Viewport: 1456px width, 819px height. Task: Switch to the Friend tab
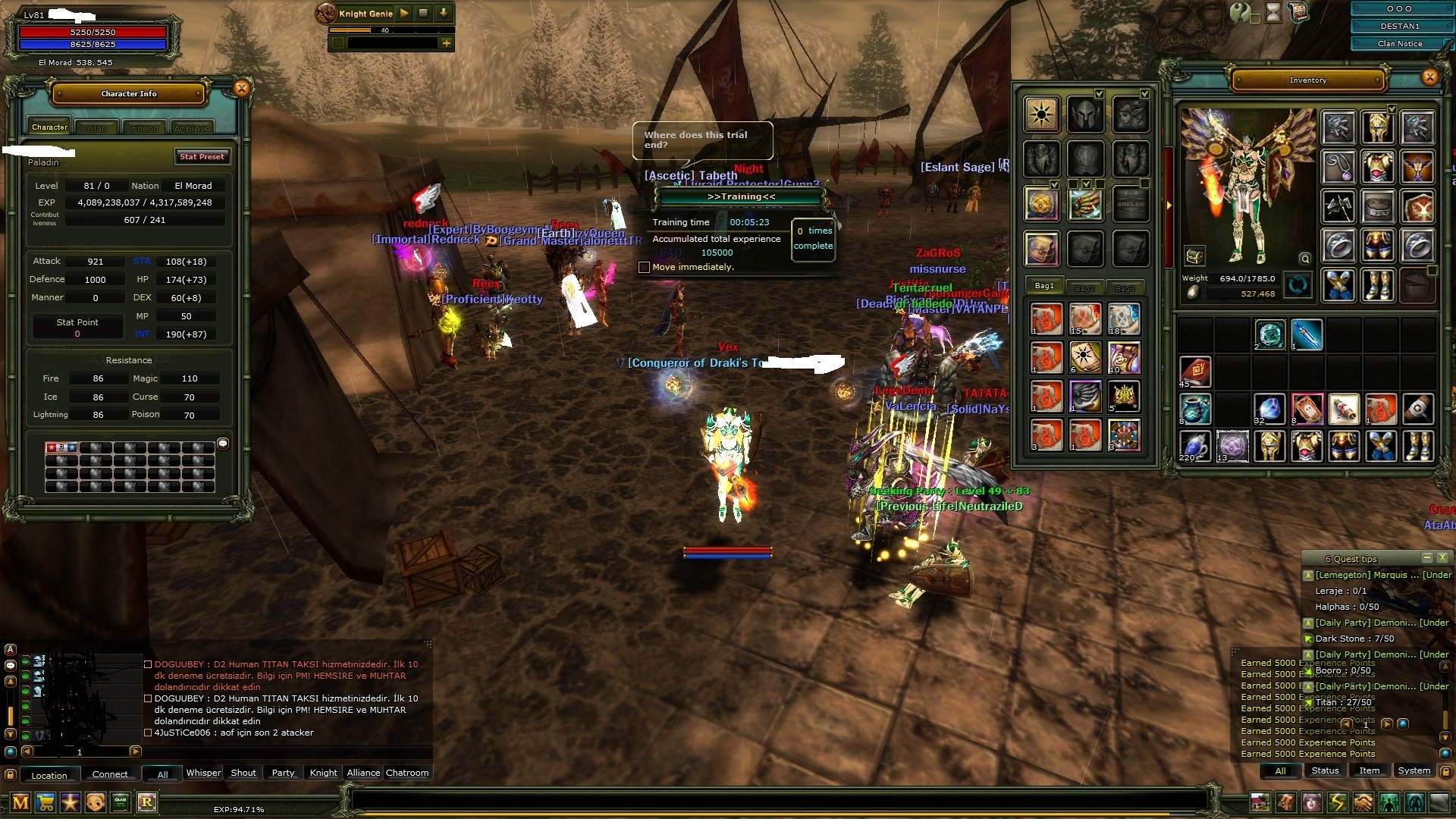(x=145, y=128)
